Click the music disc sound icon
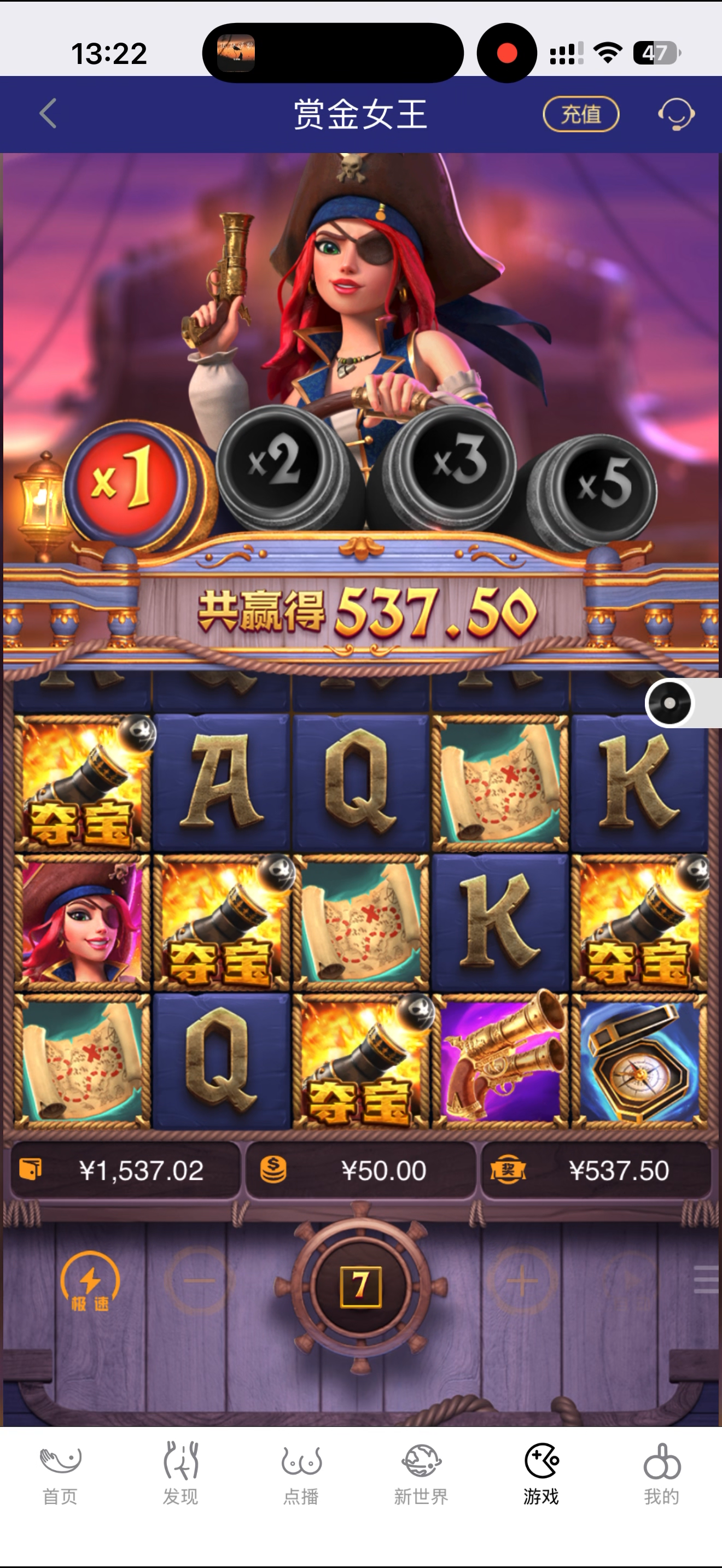Screen dimensions: 722x1568 [669, 703]
